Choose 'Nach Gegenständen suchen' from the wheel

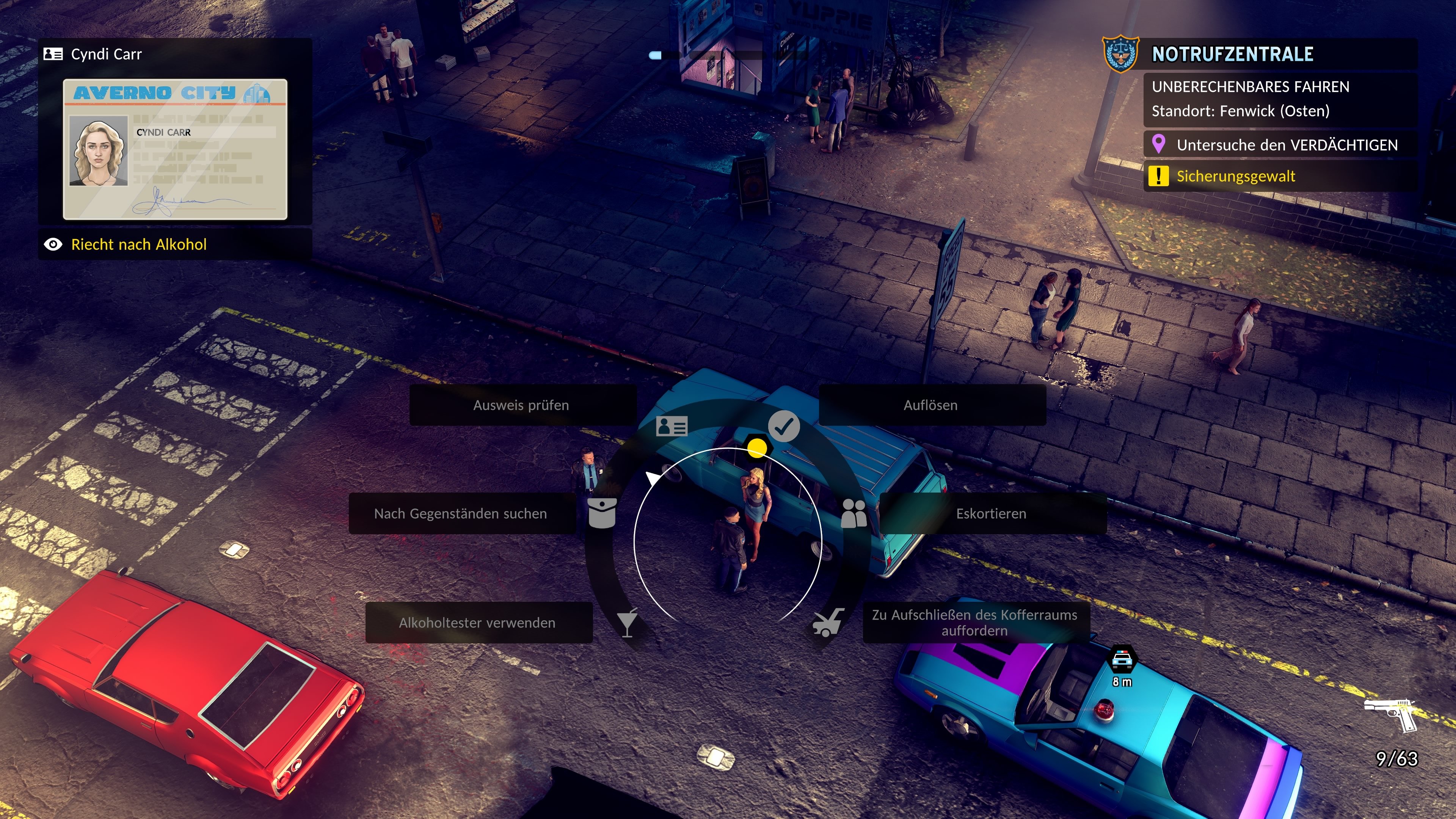point(461,514)
